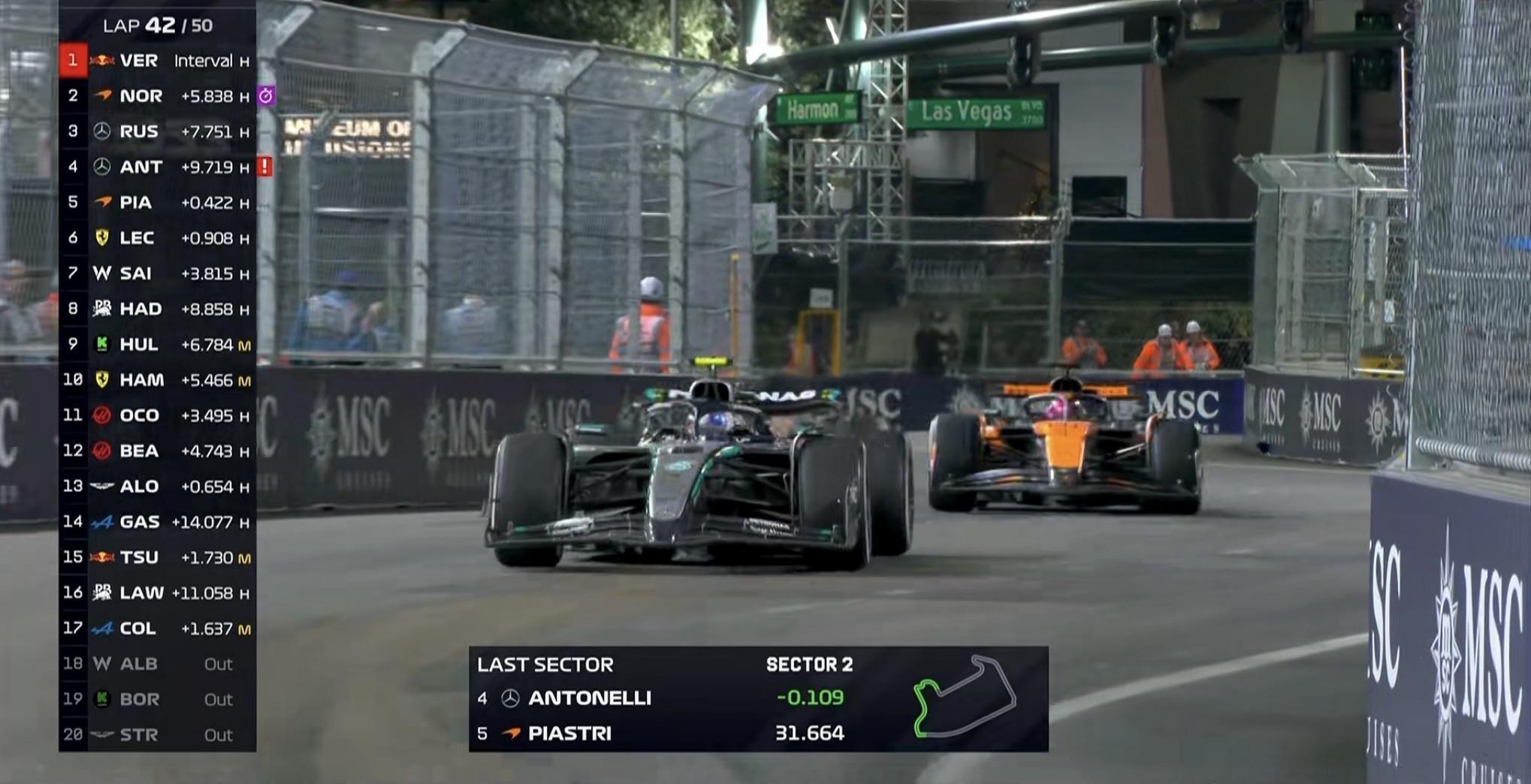Choose the RUS row in the standings
Viewport: 1531px width, 784px height.
coord(157,131)
